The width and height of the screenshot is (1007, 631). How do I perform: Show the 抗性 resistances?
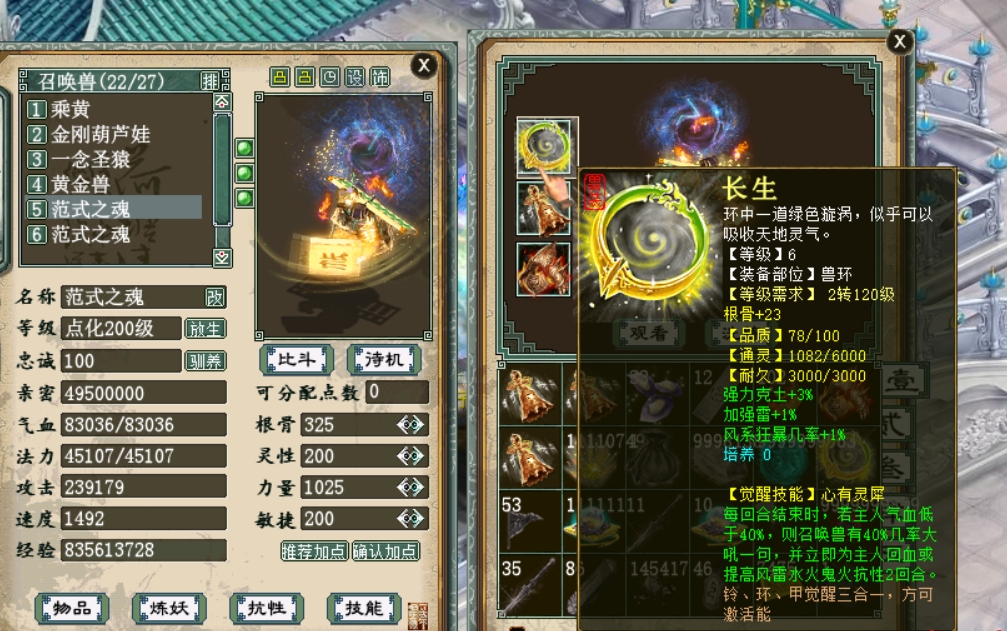pos(266,607)
